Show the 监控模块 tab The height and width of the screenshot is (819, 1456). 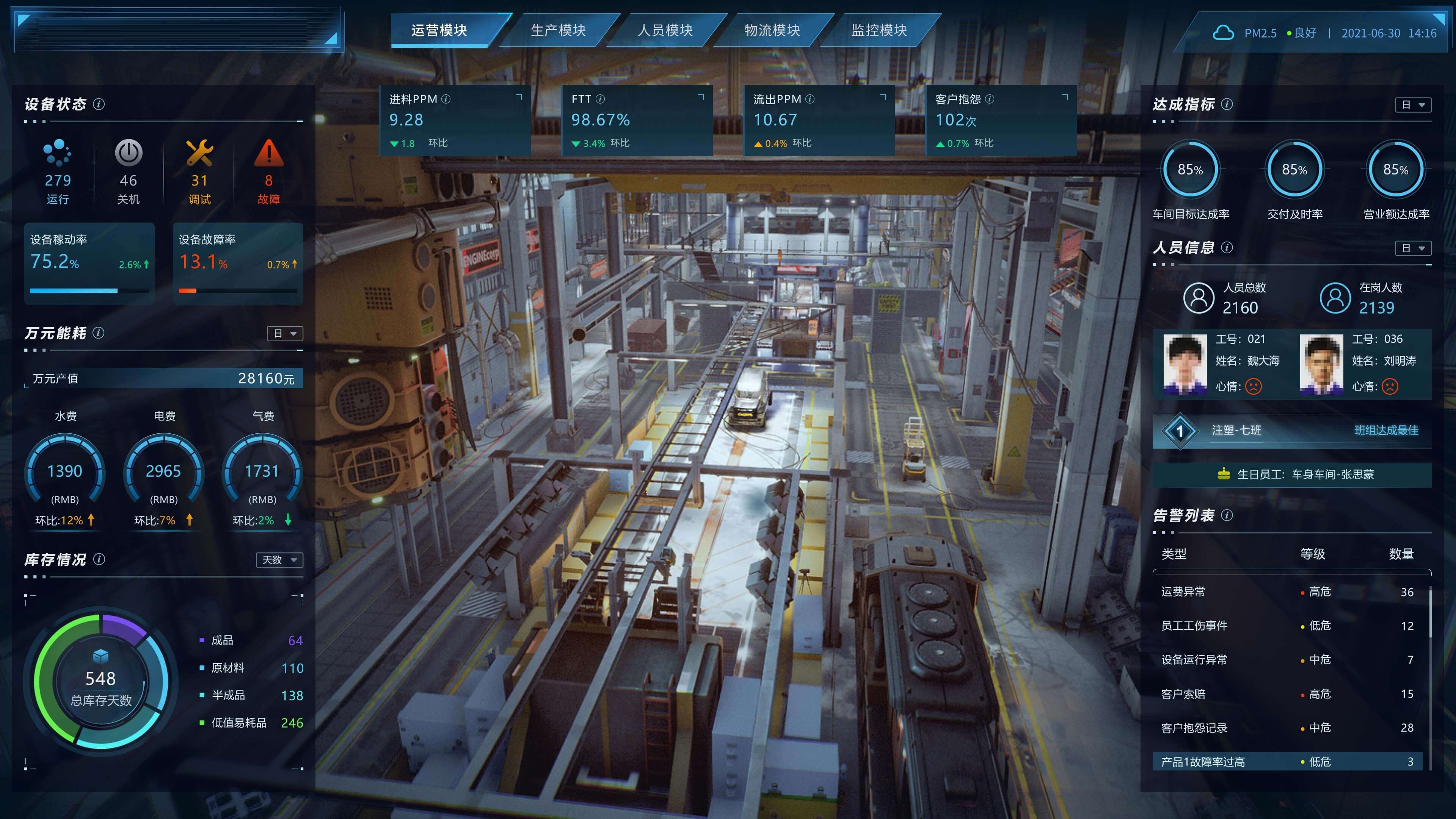coord(879,30)
